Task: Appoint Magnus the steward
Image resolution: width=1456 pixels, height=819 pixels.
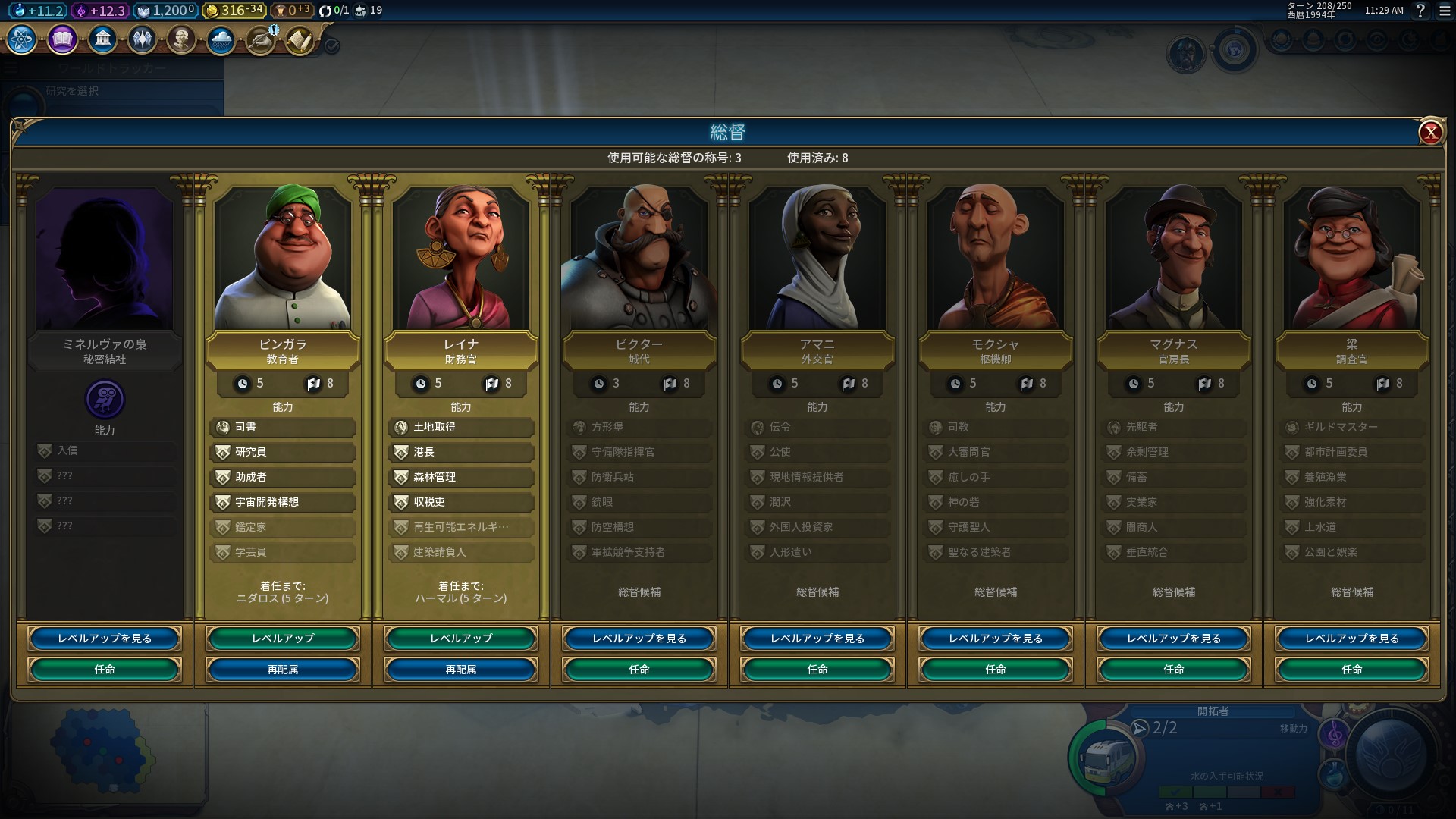Action: point(1174,670)
